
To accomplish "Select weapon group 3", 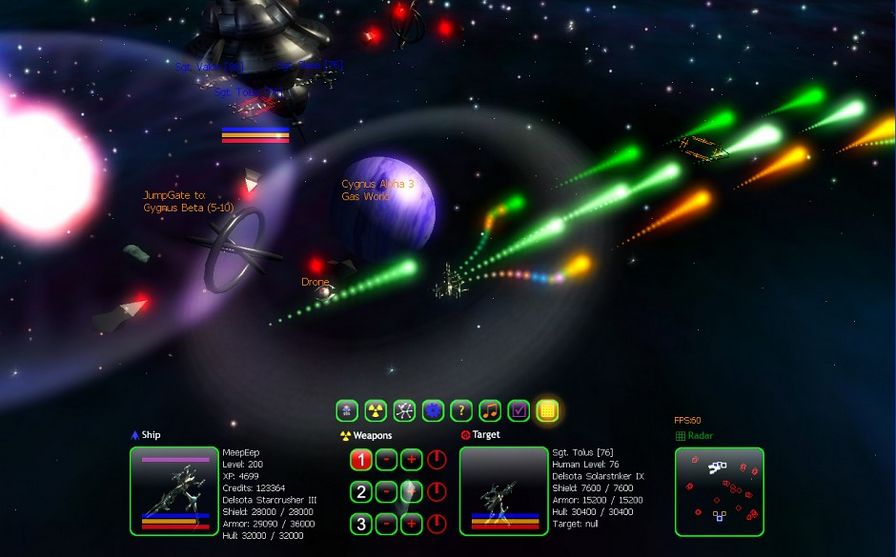I will click(361, 524).
